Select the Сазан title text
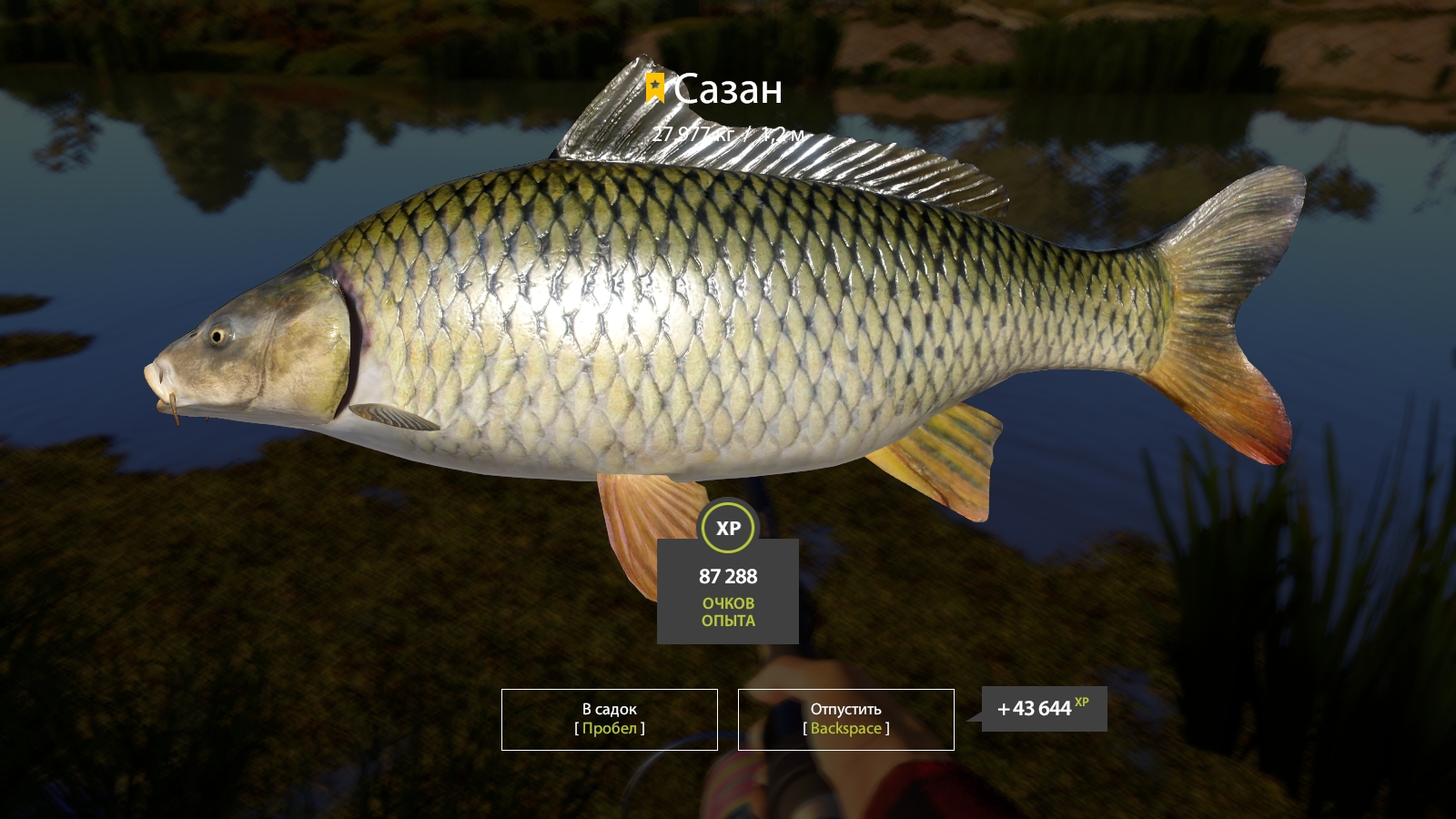Image resolution: width=1456 pixels, height=819 pixels. (x=728, y=88)
